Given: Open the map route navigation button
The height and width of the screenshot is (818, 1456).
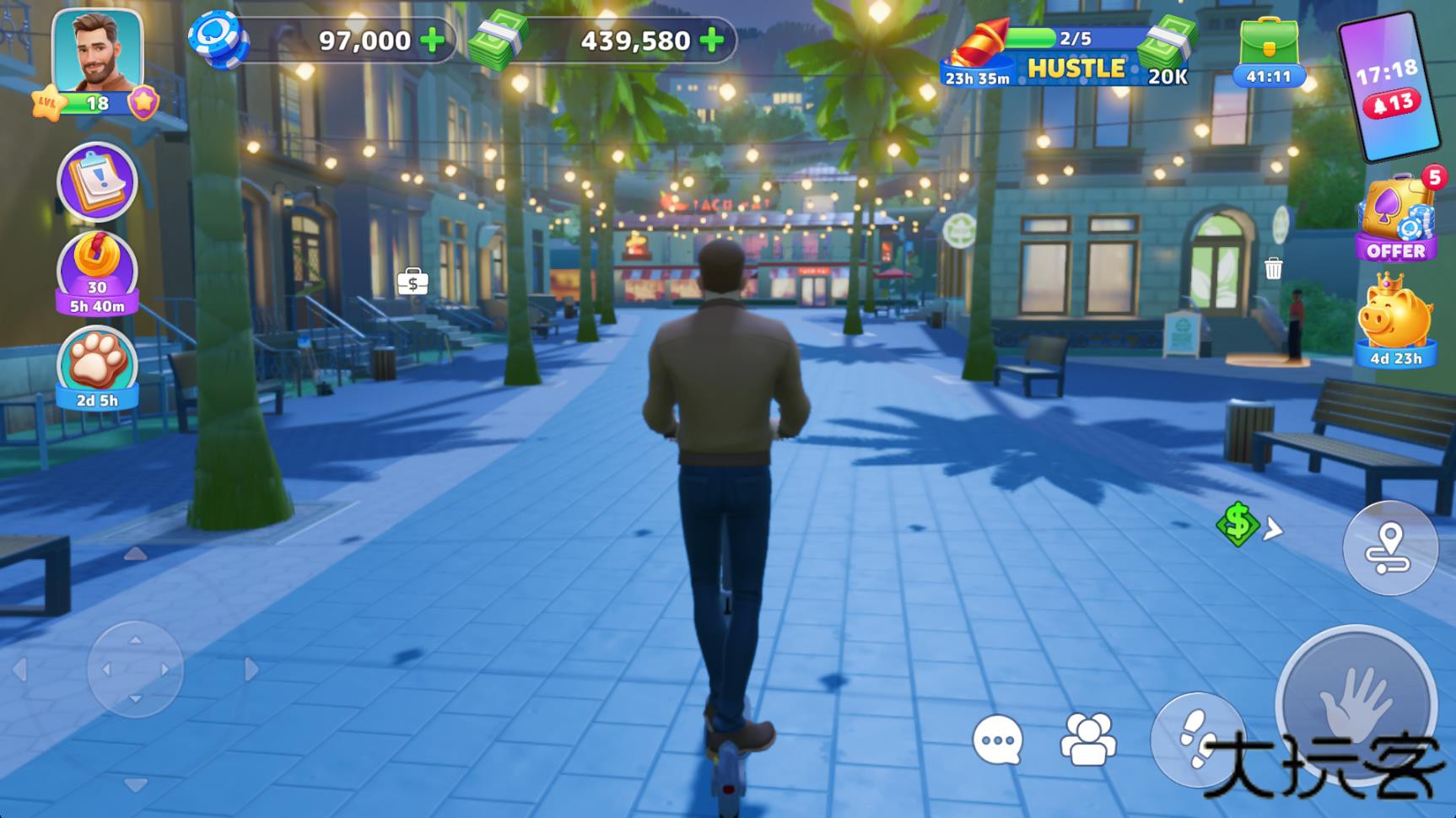Looking at the screenshot, I should (1389, 548).
